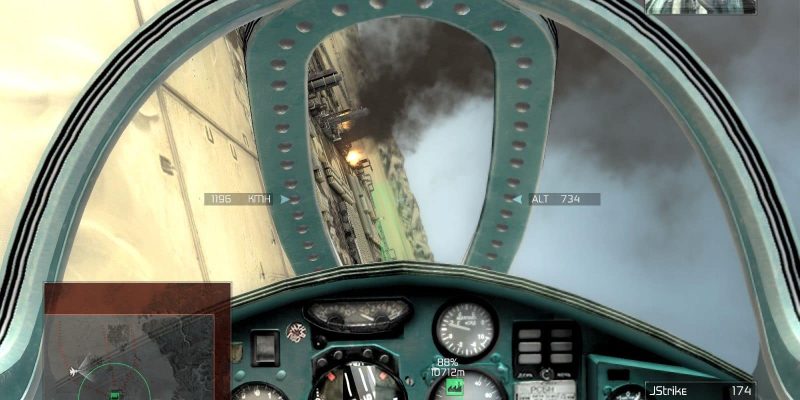This screenshot has height=400, width=800.
Task: Select the JStrike weapon slot
Action: click(700, 390)
